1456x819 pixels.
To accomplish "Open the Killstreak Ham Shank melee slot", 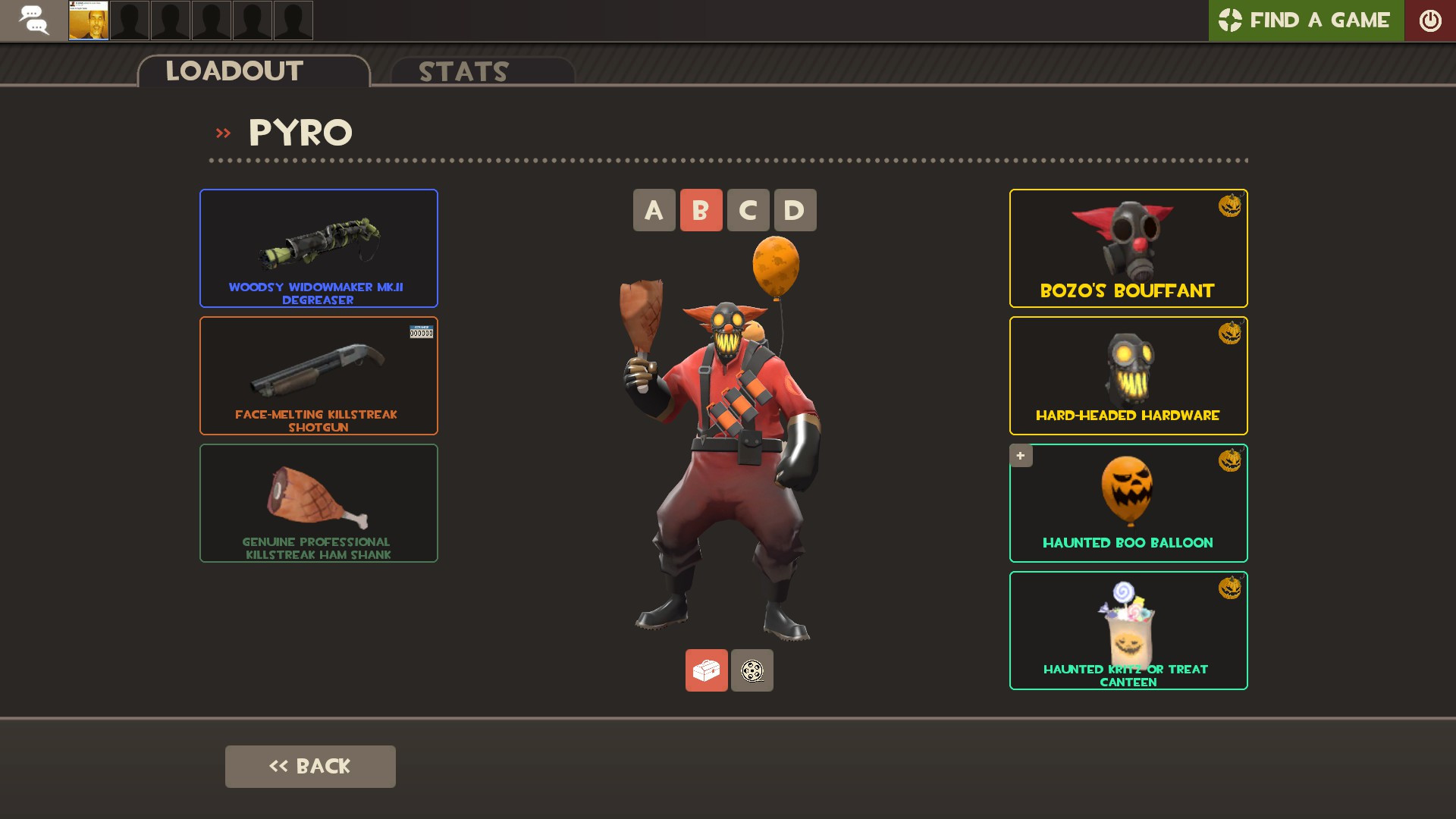I will 318,503.
